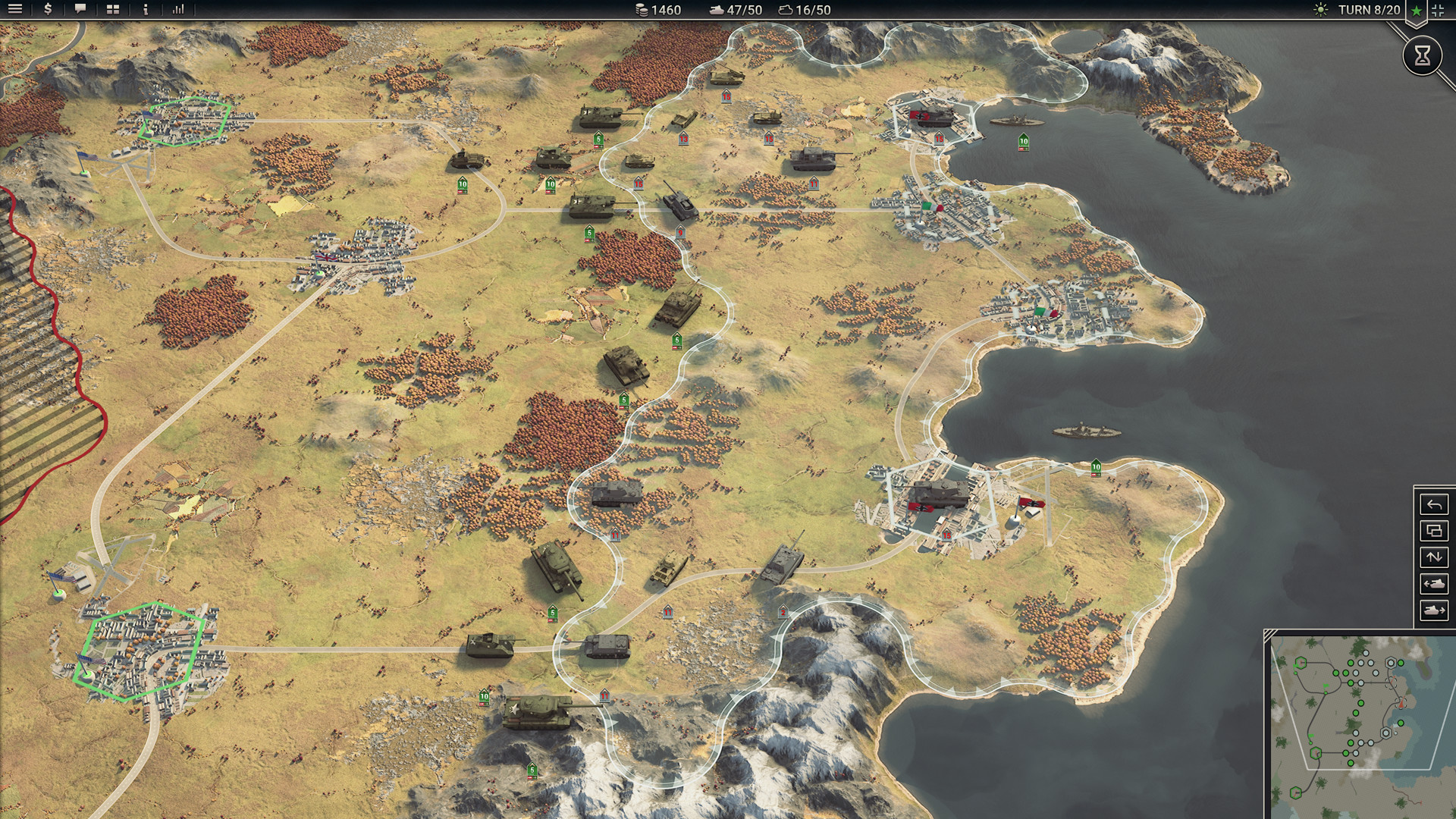The width and height of the screenshot is (1456, 819).
Task: Open the main game menu (hamburger icon)
Action: (15, 10)
